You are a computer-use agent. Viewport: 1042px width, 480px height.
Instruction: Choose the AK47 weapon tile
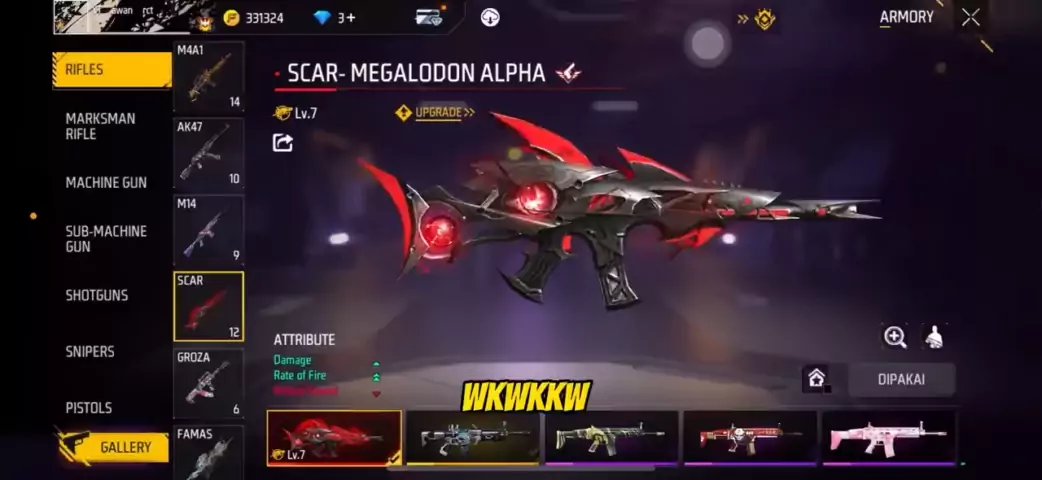(208, 153)
